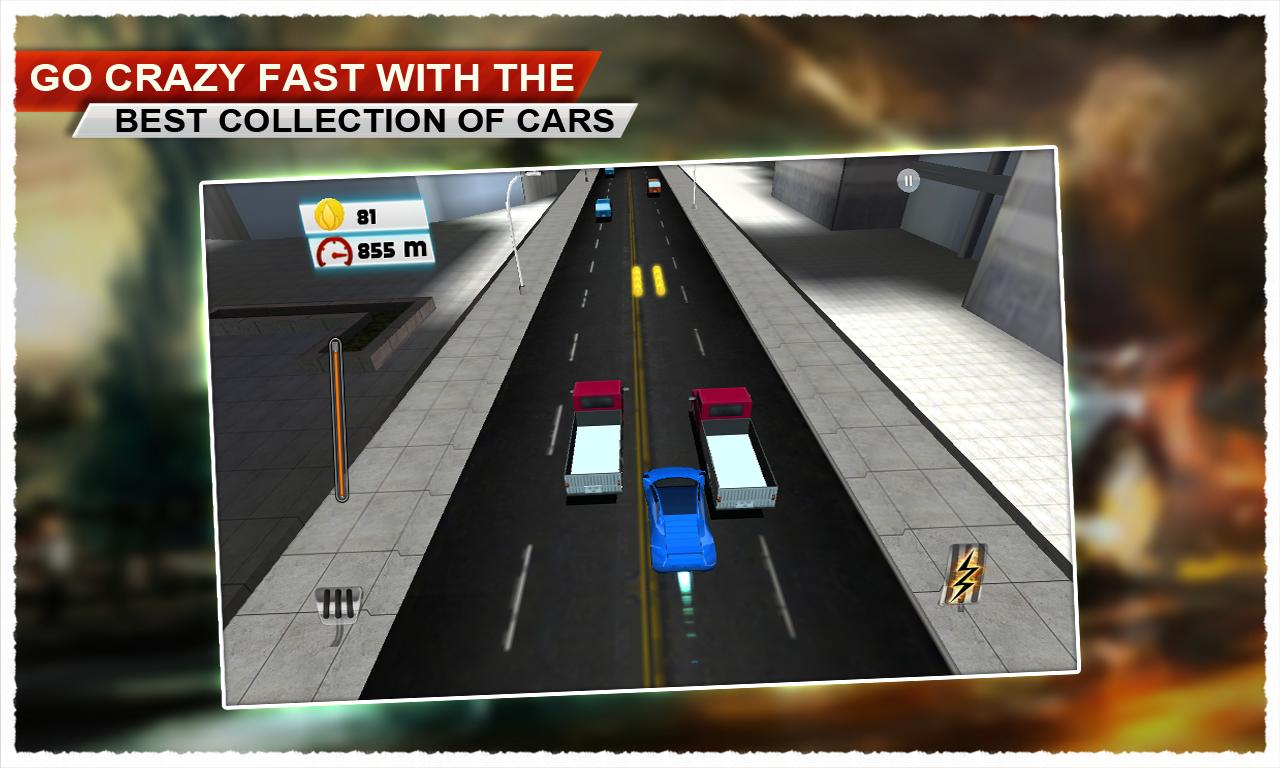Collect the lightning bolt power-up on the road

click(964, 572)
